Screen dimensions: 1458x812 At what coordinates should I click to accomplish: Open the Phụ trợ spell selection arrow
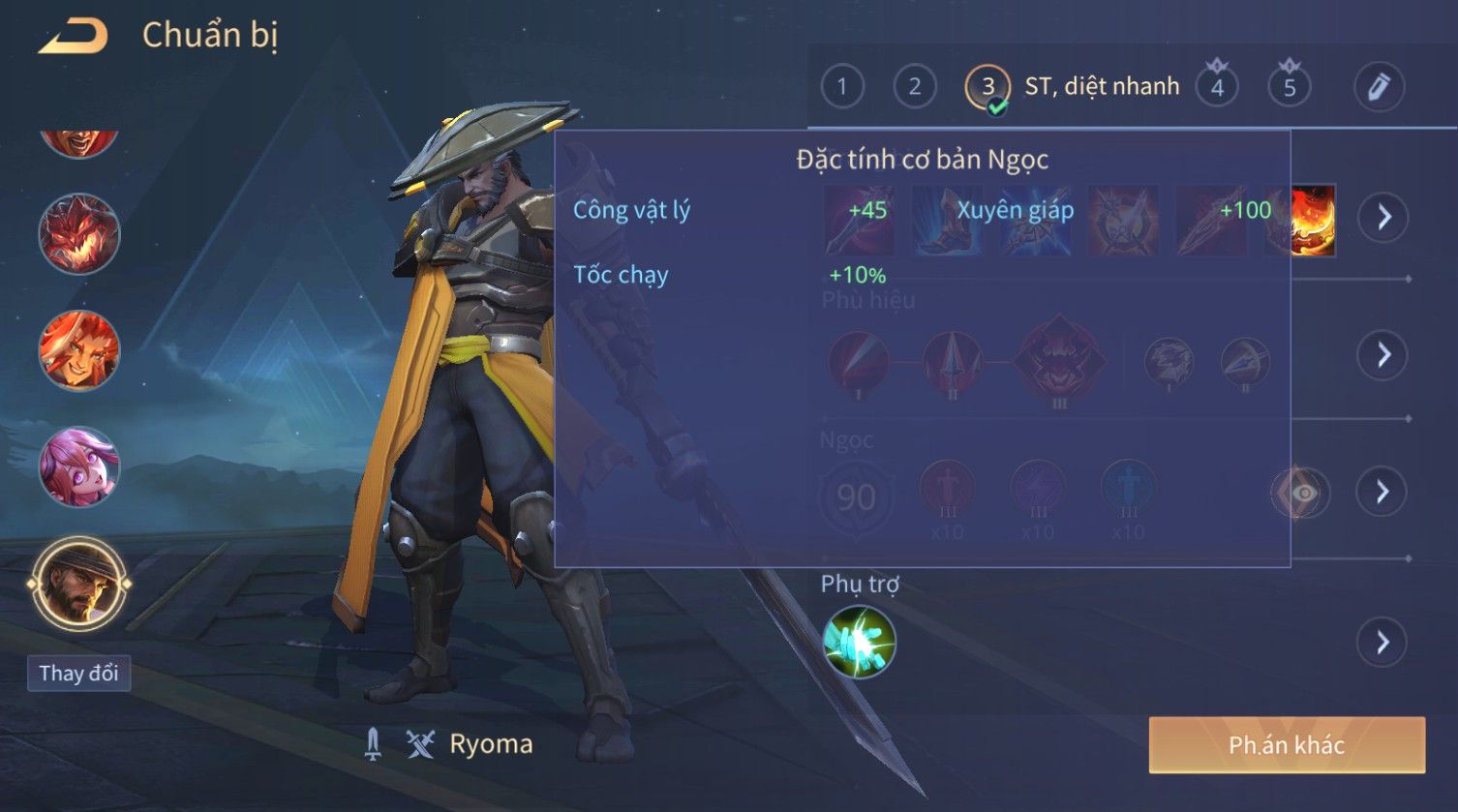[x=1383, y=643]
